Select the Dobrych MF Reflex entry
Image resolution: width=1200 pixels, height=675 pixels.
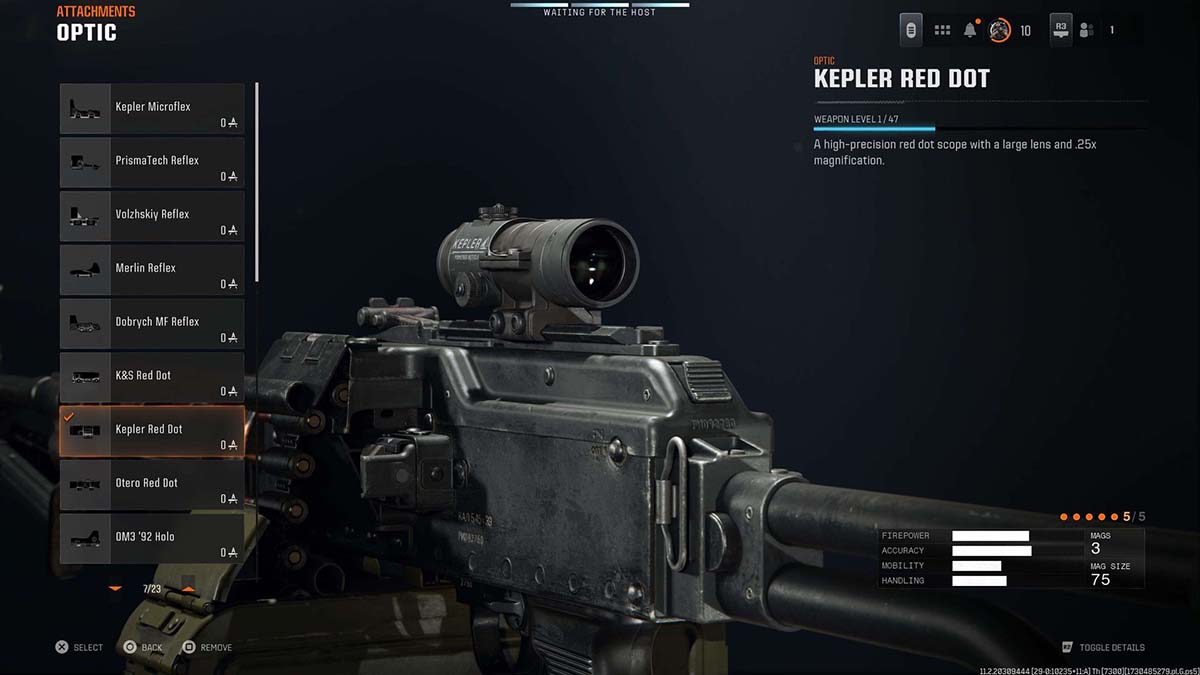(x=152, y=323)
